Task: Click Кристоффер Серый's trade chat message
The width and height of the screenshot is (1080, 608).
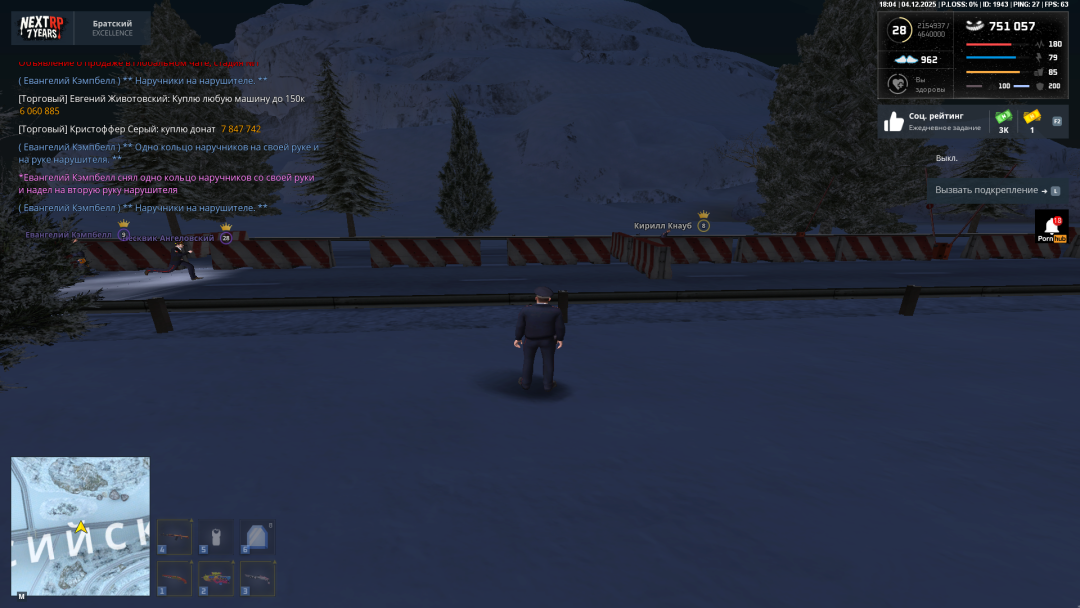Action: [139, 129]
